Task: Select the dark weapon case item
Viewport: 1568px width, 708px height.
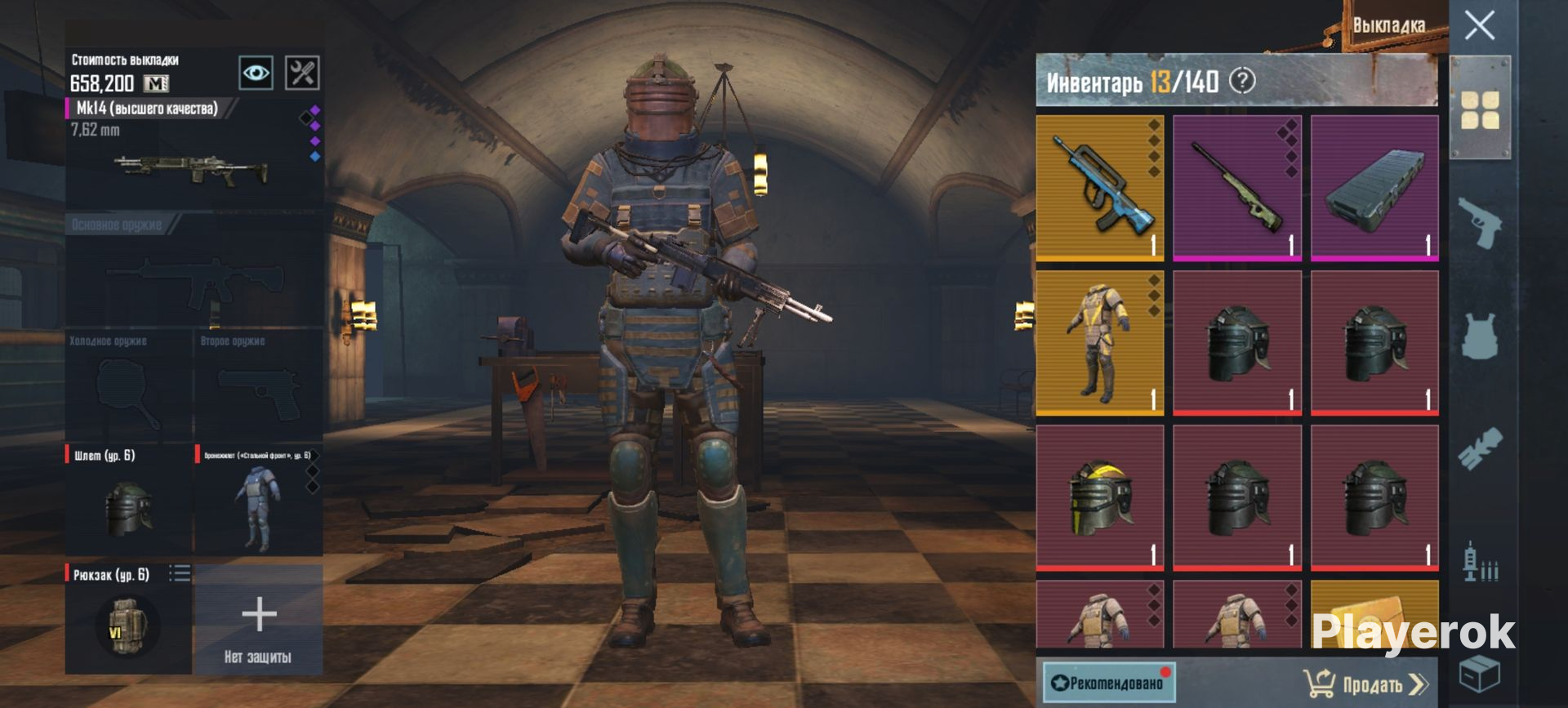Action: coord(1374,188)
